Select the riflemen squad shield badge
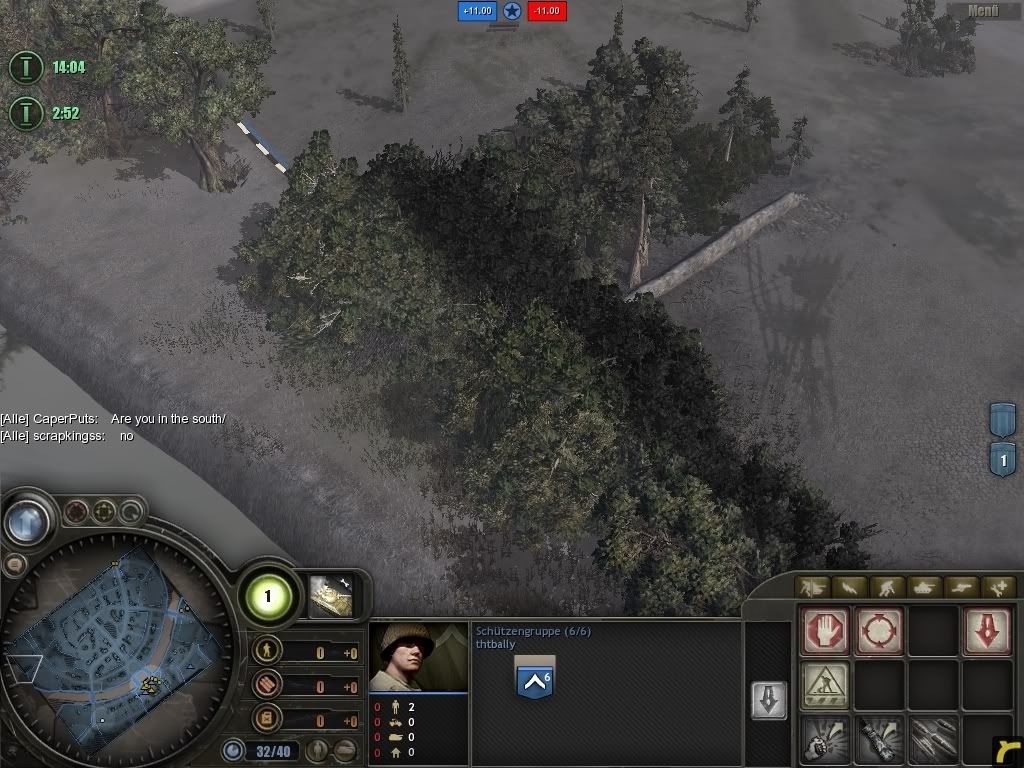This screenshot has height=768, width=1024. coord(534,677)
